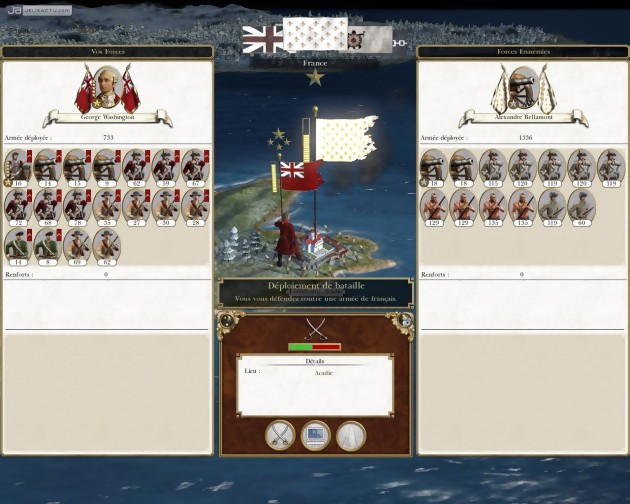Image resolution: width=630 pixels, height=504 pixels.
Task: Choose the white flag retreat button
Action: point(351,435)
